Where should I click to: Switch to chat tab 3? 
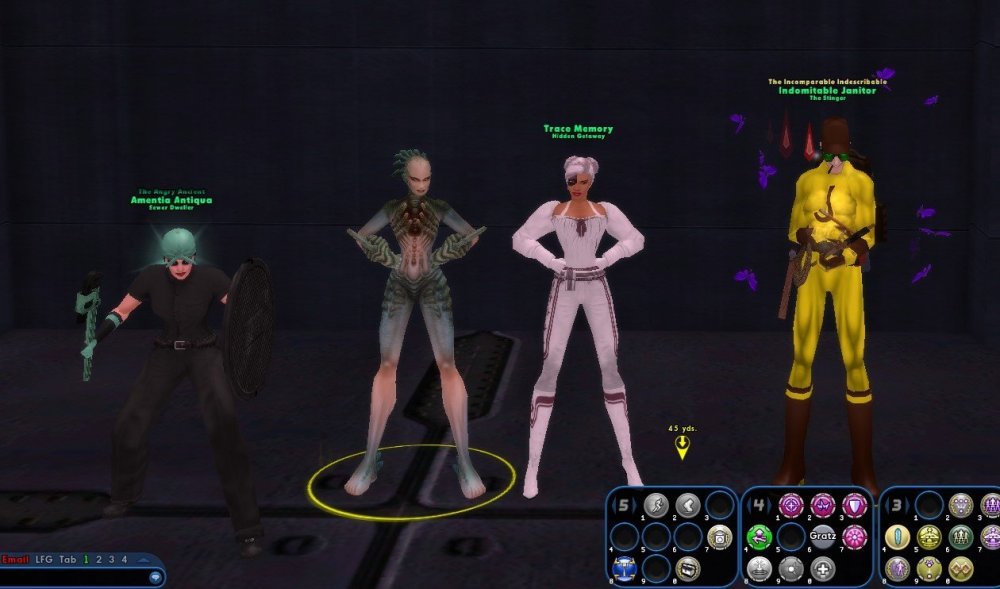tap(111, 559)
